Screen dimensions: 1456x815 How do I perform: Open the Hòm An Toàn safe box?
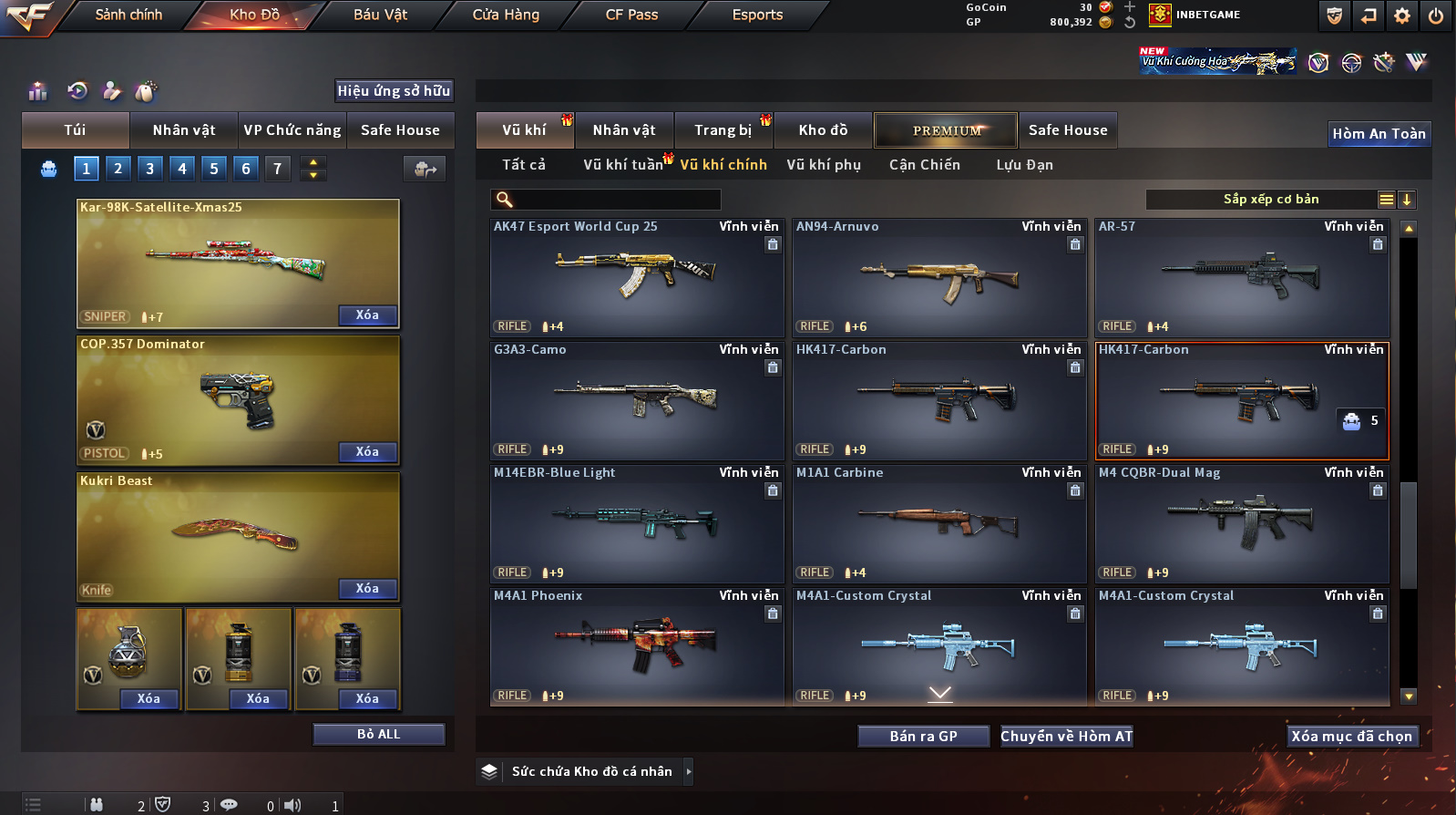tap(1379, 134)
